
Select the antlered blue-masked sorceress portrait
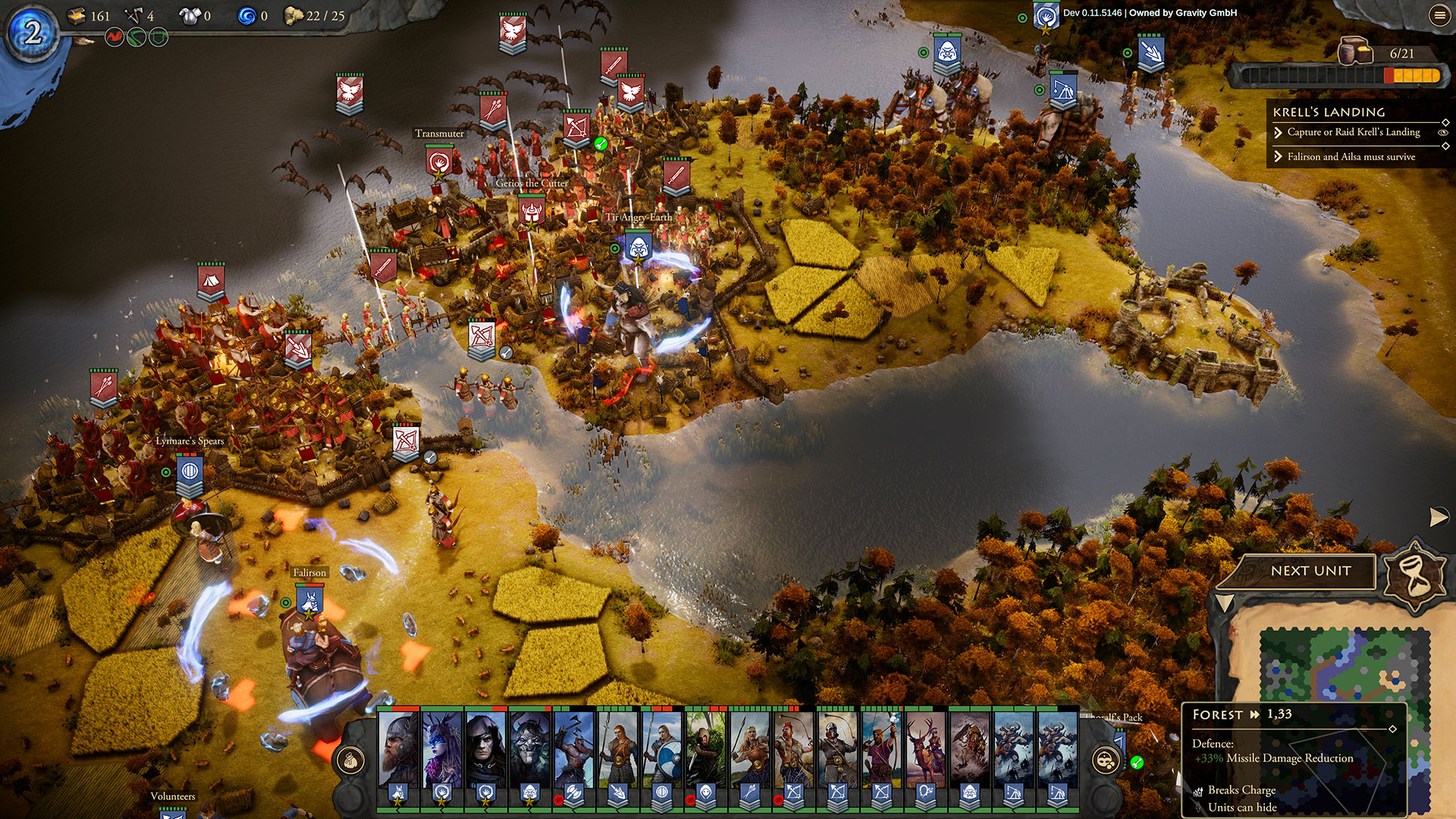pyautogui.click(x=442, y=749)
